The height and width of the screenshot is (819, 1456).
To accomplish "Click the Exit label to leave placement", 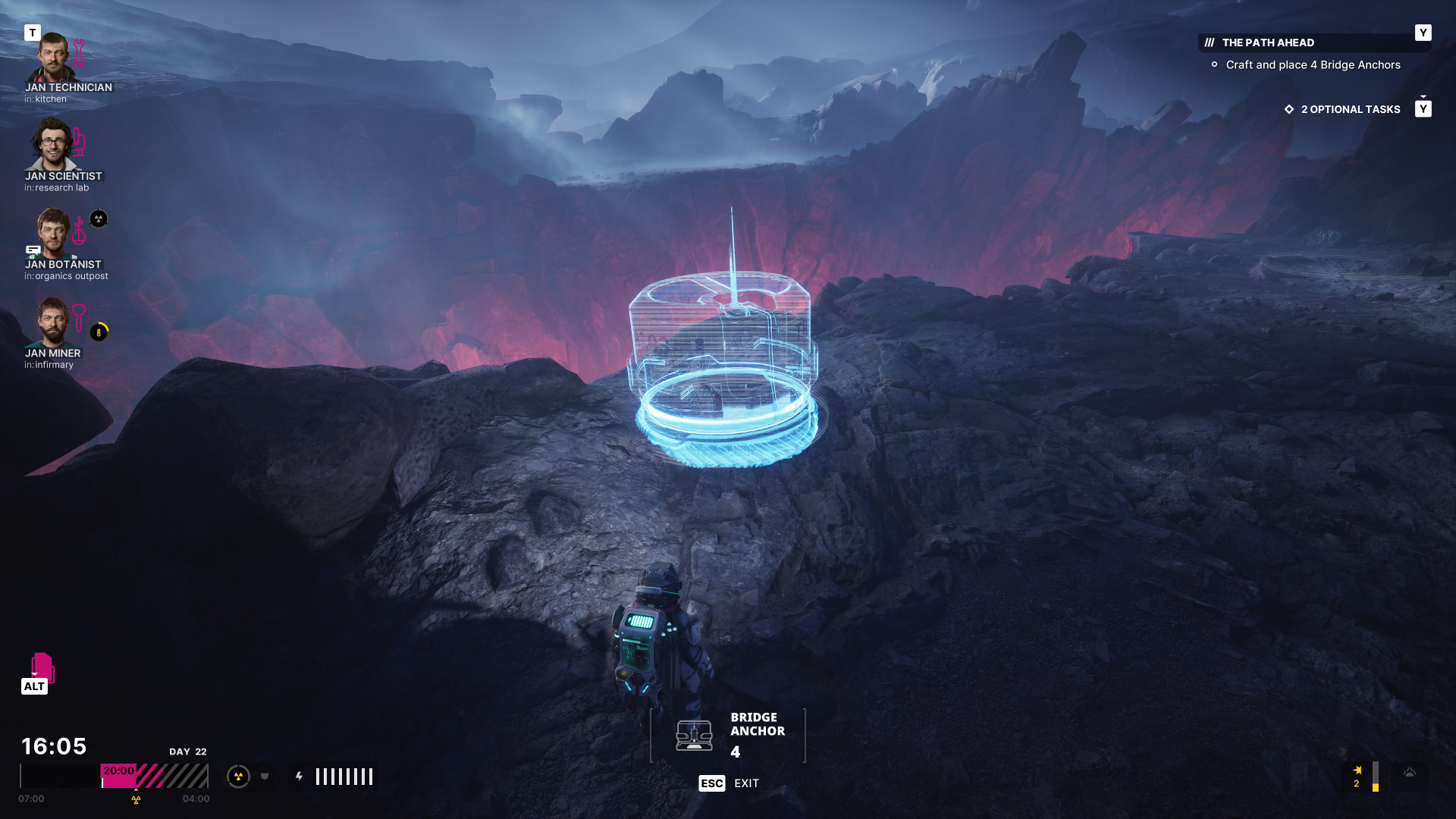I will point(746,783).
